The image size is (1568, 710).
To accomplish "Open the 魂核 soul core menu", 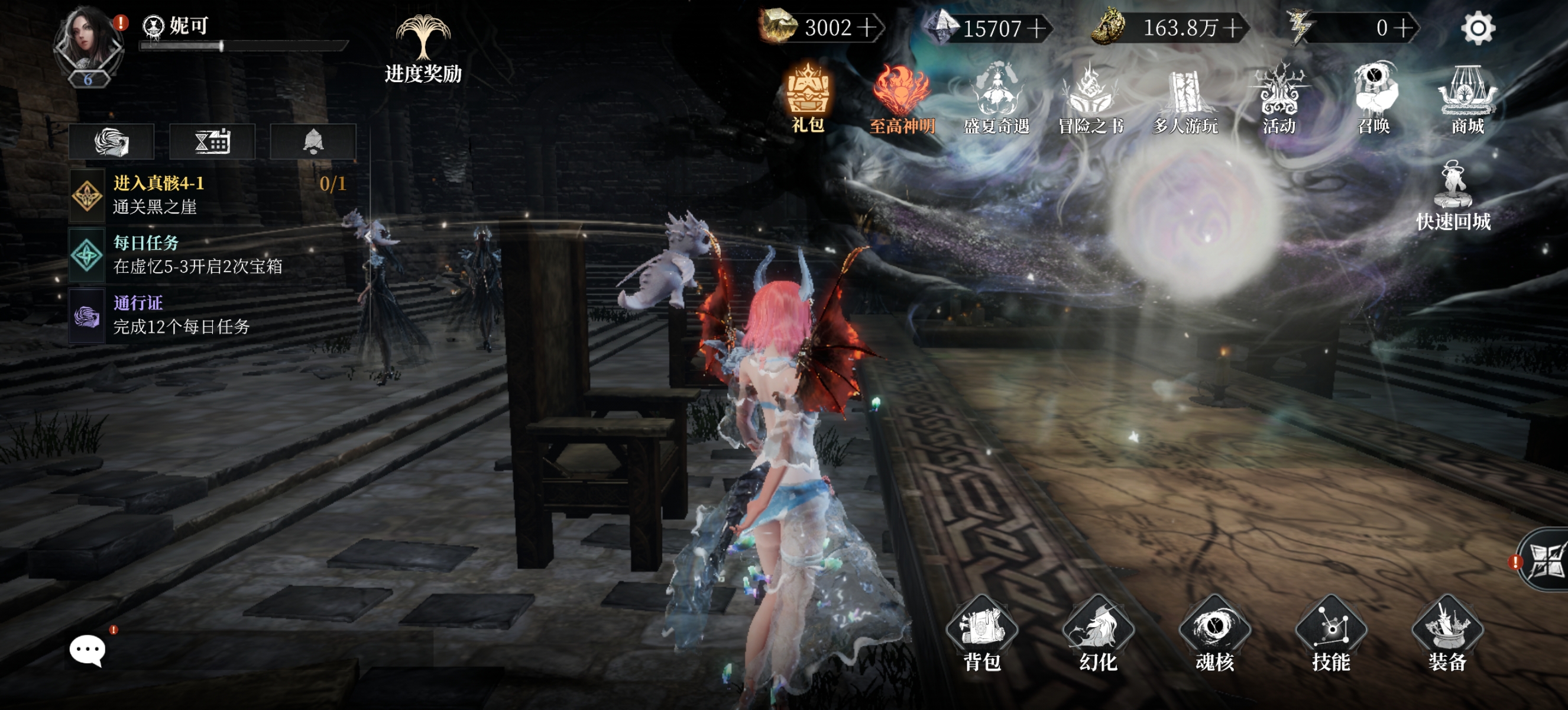I will 1214,634.
